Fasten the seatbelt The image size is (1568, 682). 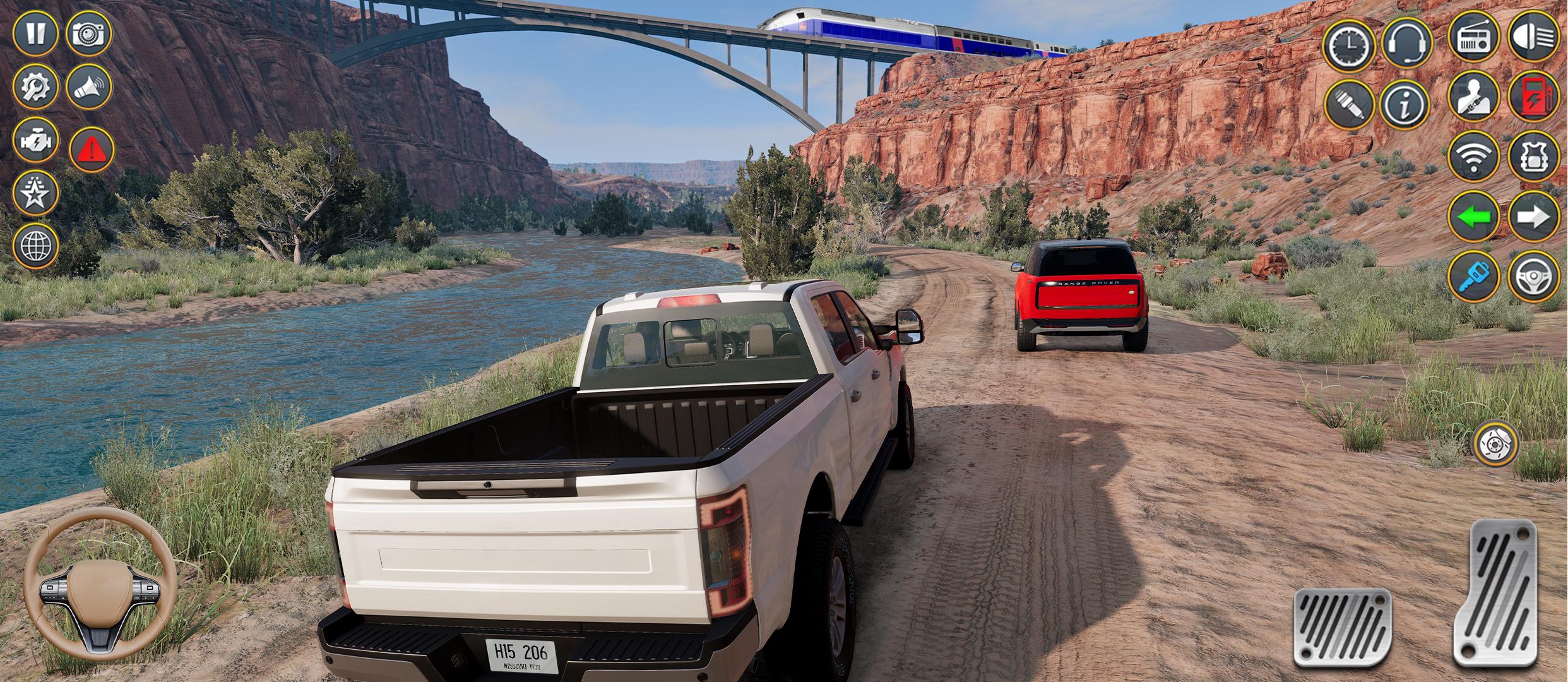pos(1473,96)
